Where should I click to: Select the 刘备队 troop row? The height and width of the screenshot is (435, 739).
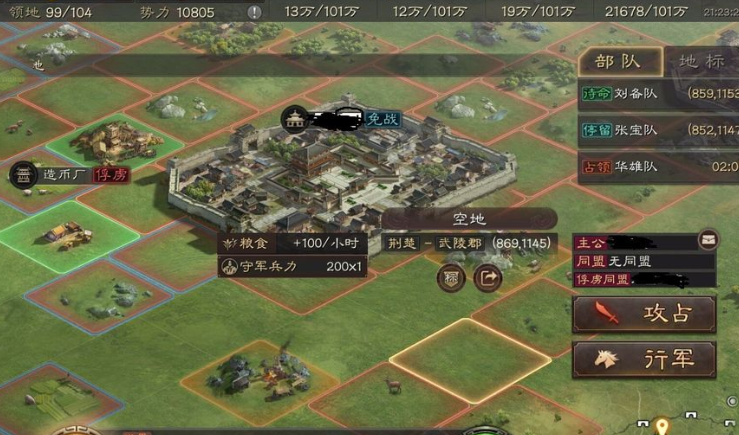[658, 95]
